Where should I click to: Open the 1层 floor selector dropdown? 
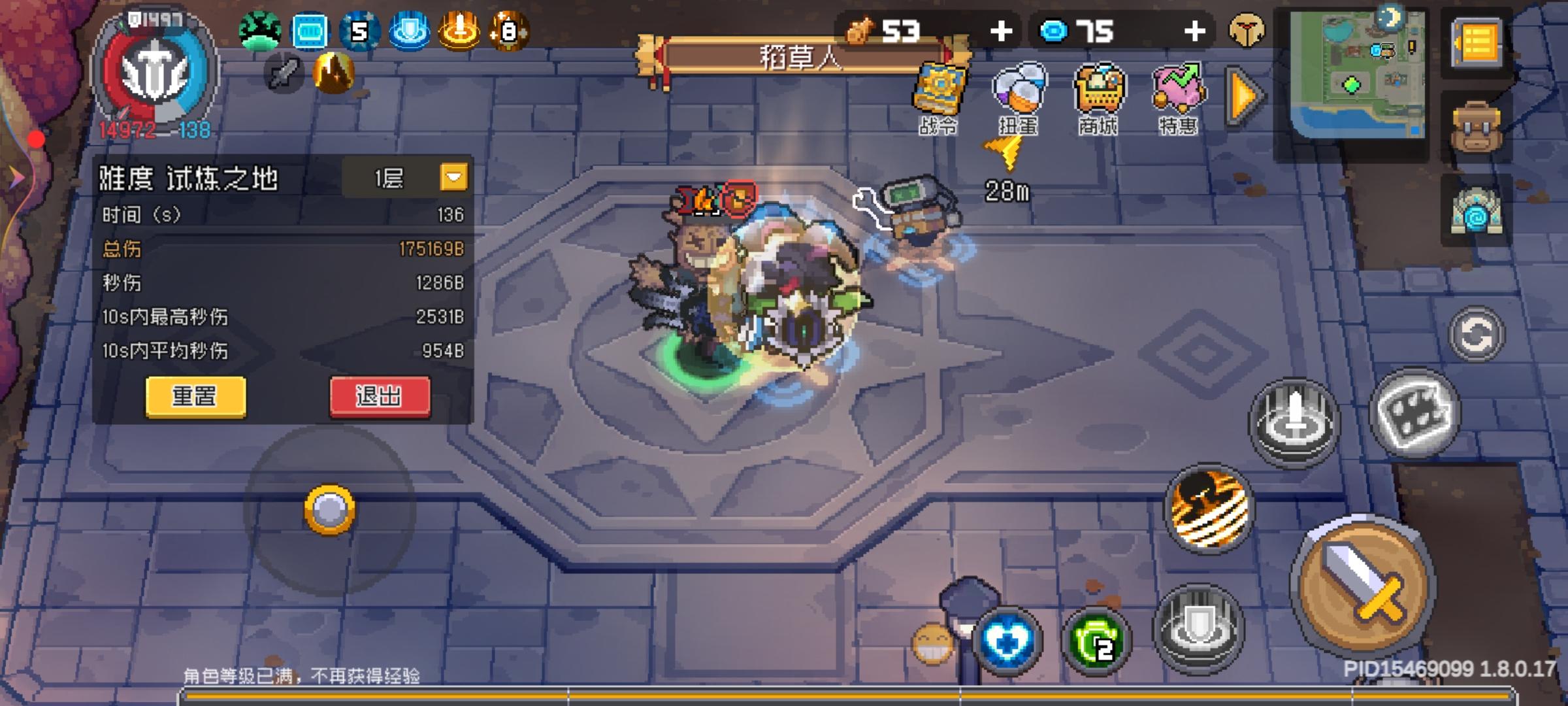pos(452,176)
